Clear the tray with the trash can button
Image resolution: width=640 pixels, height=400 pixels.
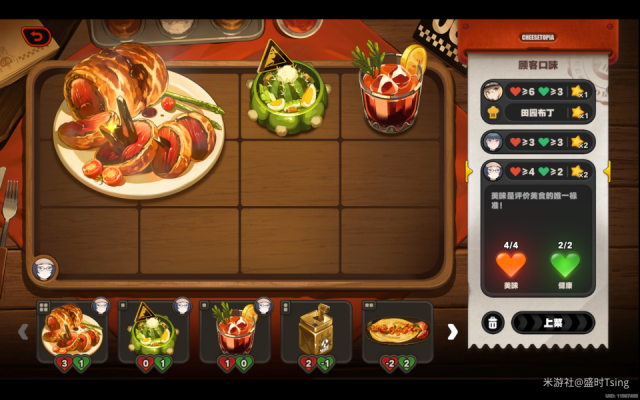pyautogui.click(x=493, y=323)
